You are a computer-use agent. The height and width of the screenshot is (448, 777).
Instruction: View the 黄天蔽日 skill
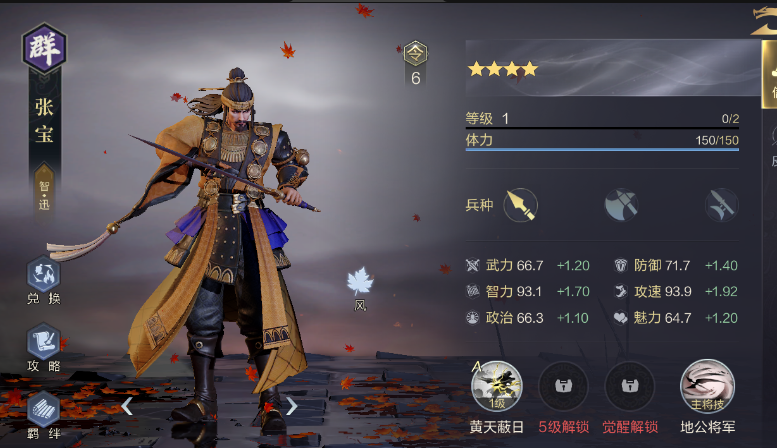(x=498, y=386)
